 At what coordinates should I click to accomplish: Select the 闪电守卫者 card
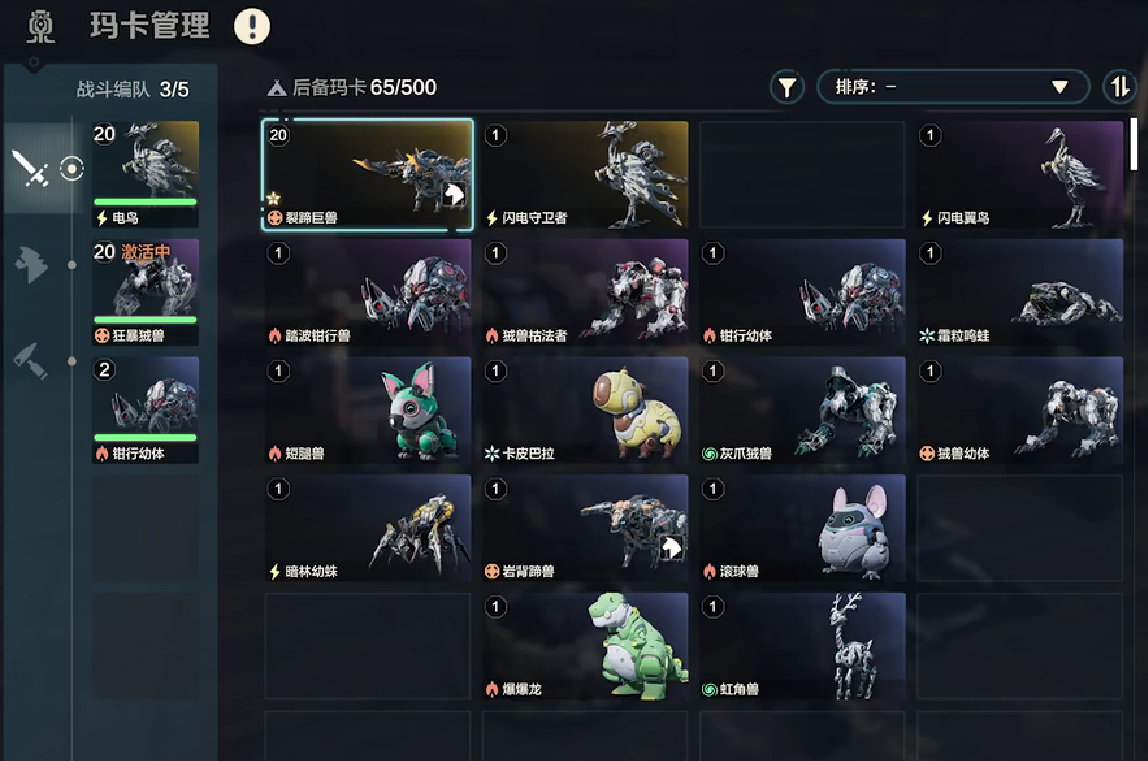[585, 175]
